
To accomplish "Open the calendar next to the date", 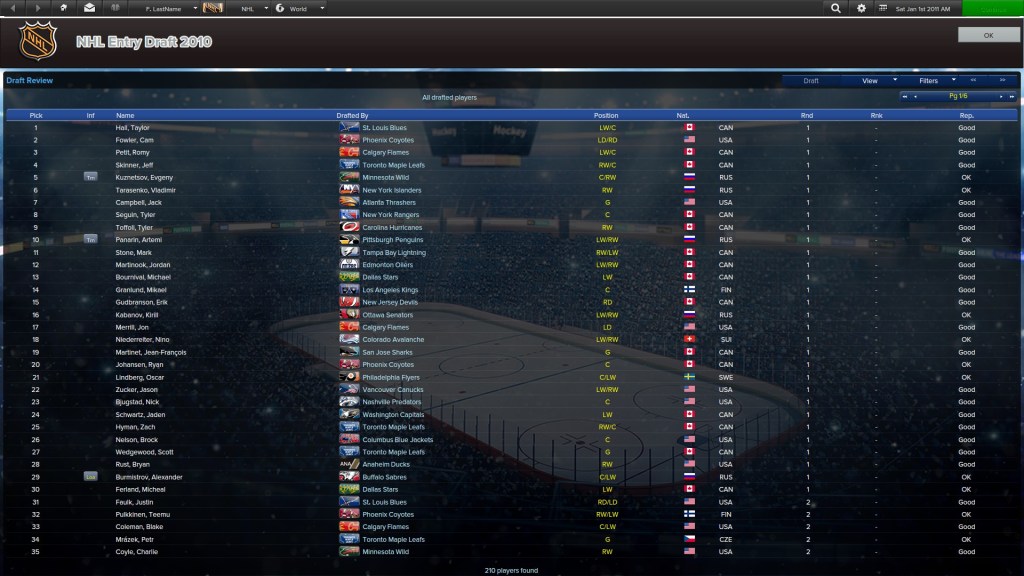I will coord(883,8).
